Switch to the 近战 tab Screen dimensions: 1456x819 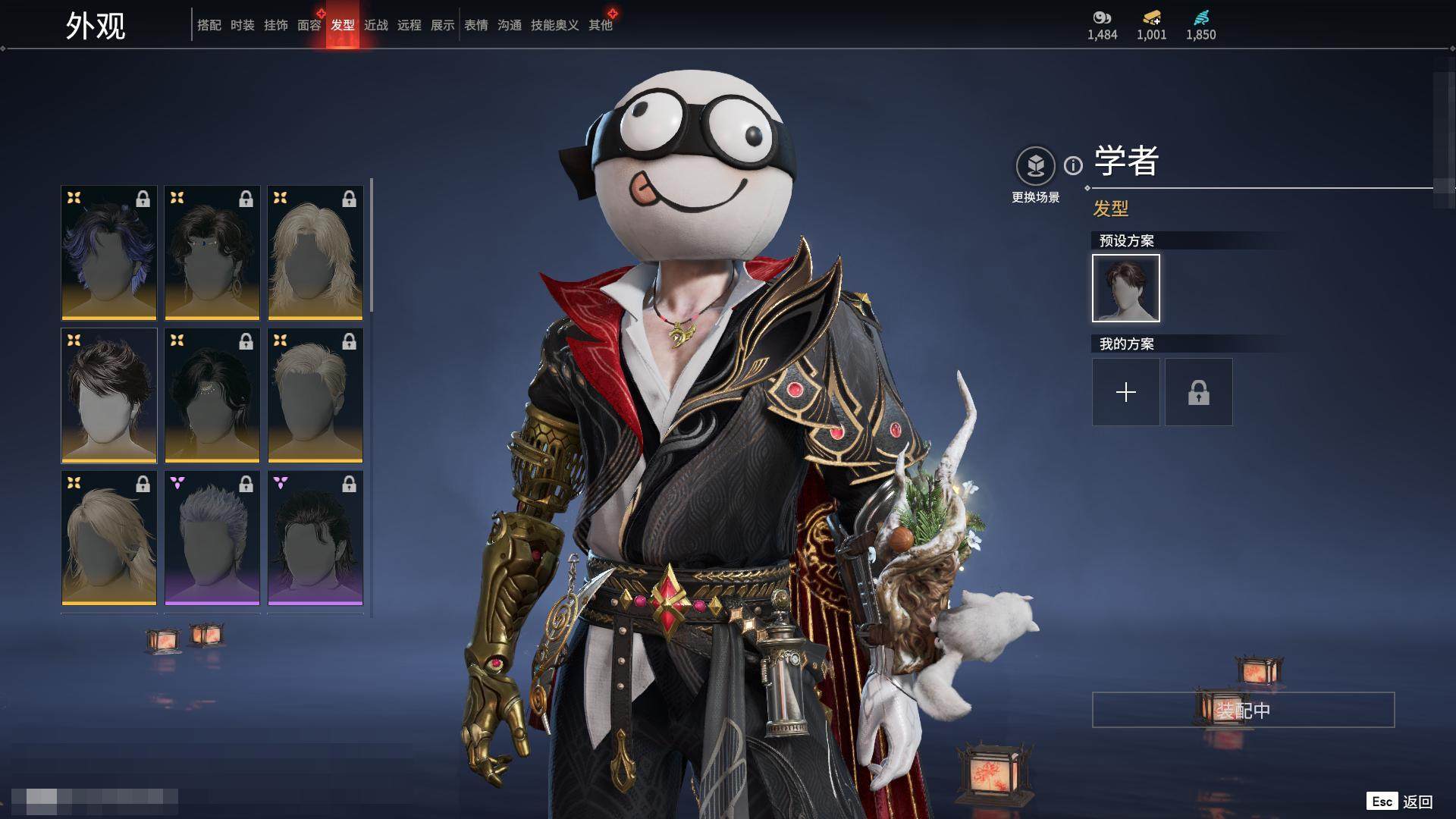point(375,25)
